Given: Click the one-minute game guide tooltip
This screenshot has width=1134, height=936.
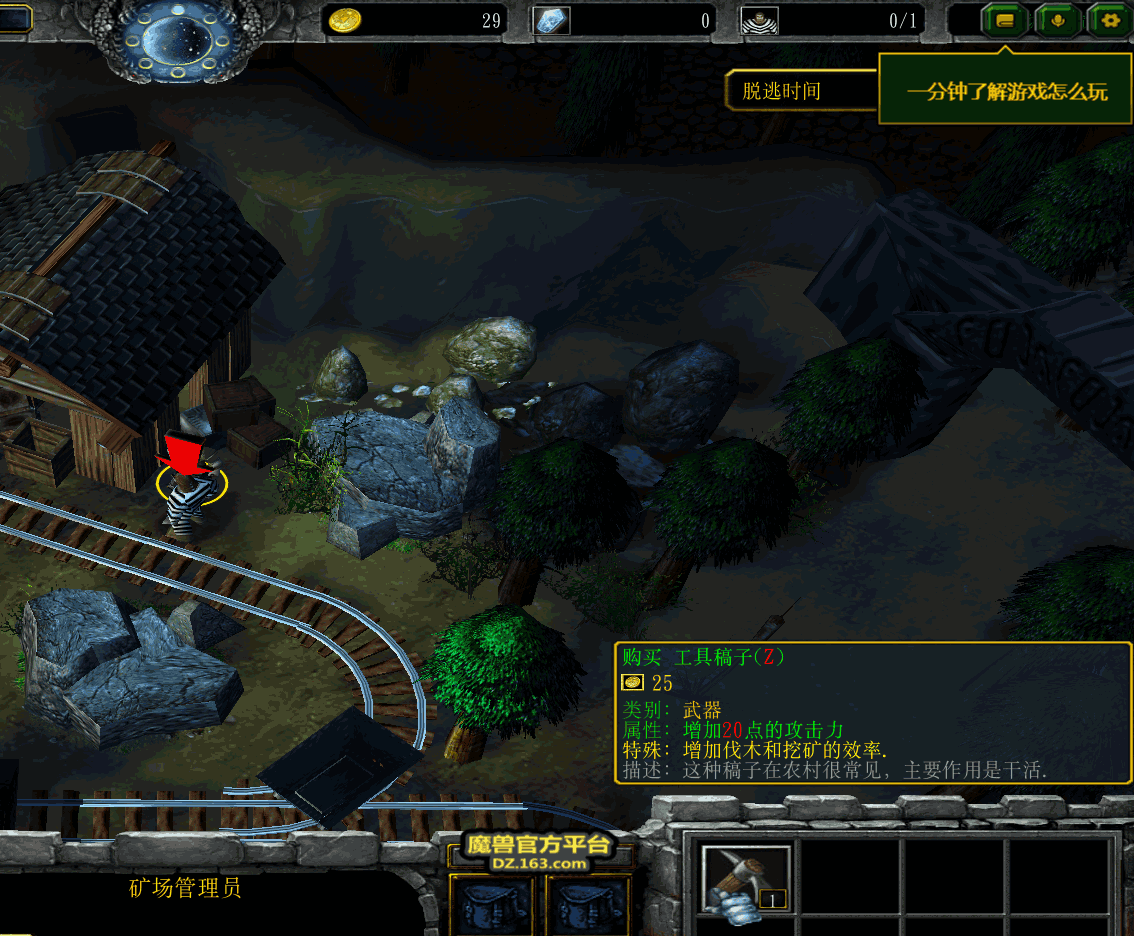Looking at the screenshot, I should [1006, 91].
